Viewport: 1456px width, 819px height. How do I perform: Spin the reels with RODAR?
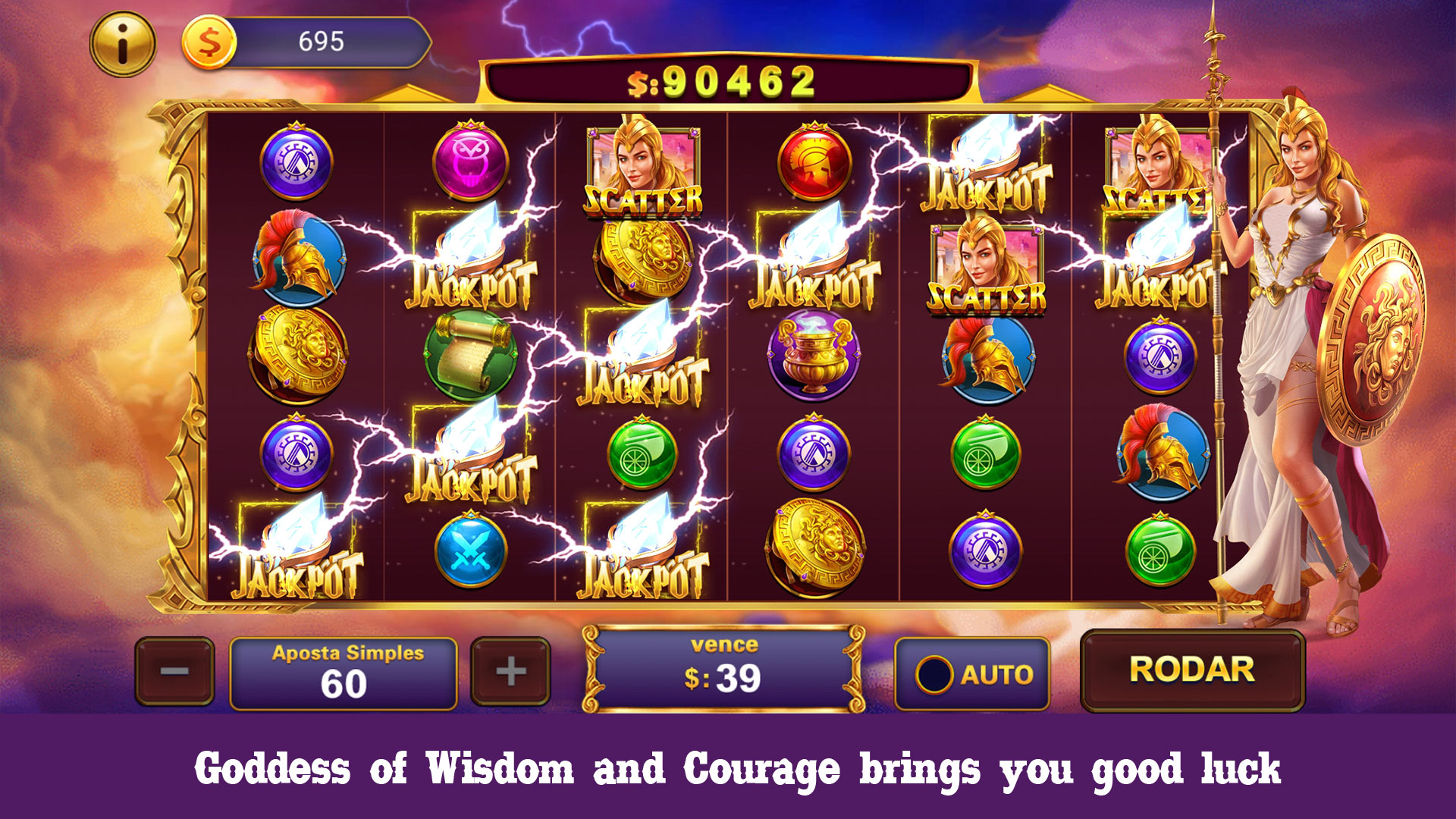1191,670
